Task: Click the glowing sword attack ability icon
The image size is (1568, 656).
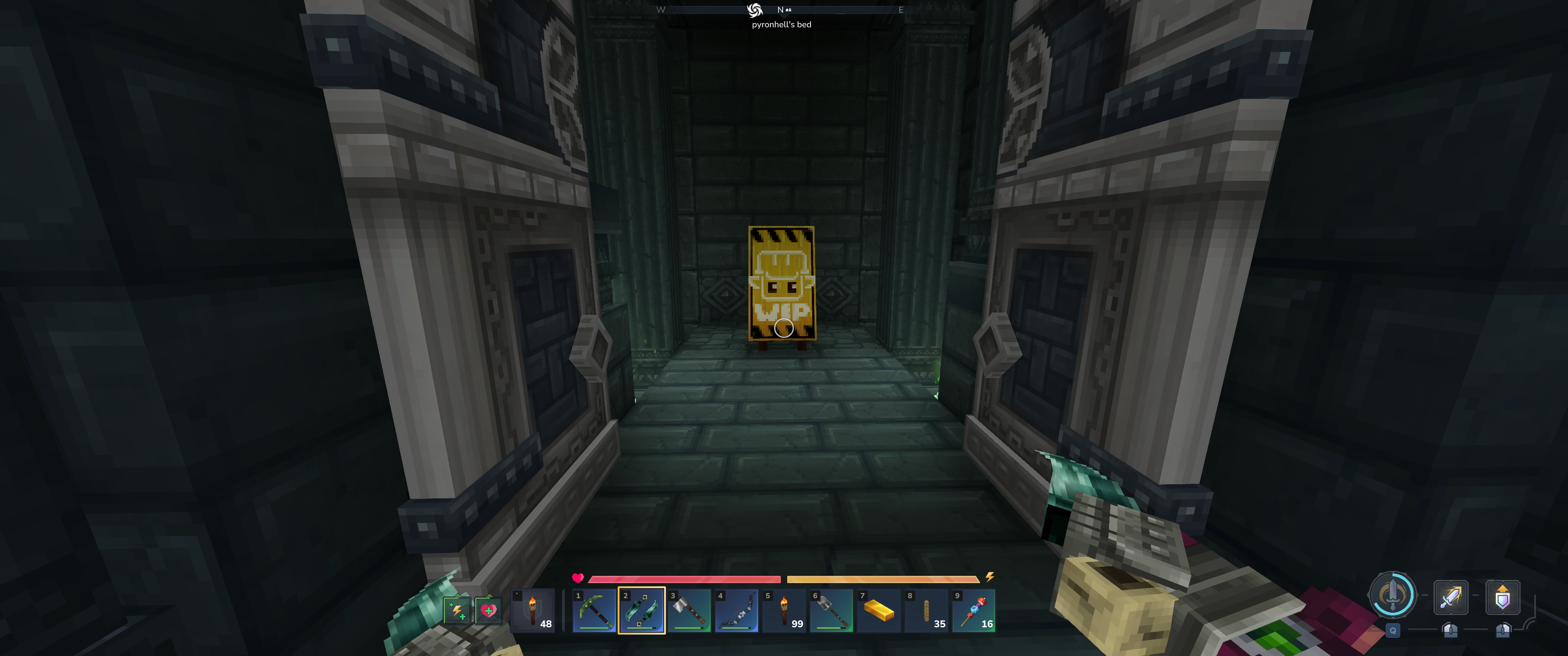Action: tap(1450, 597)
